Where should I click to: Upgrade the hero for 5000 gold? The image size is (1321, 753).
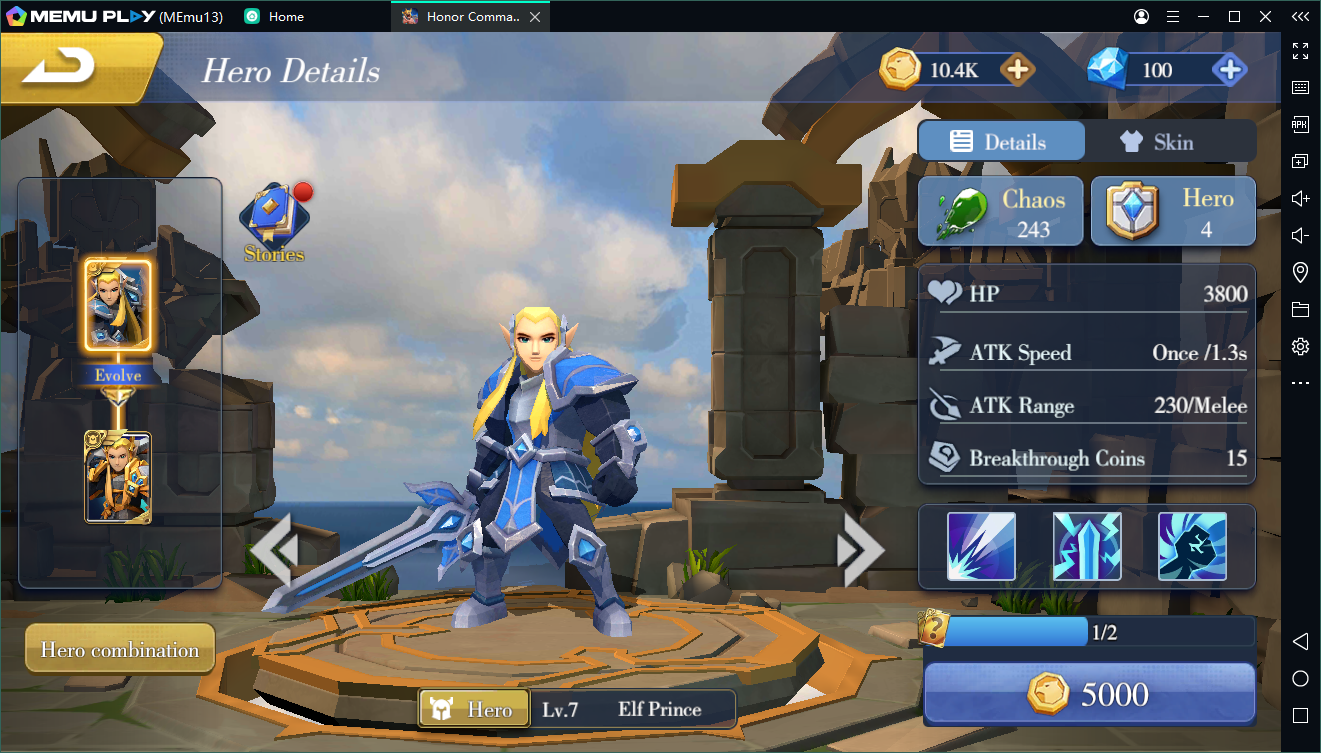(1089, 694)
